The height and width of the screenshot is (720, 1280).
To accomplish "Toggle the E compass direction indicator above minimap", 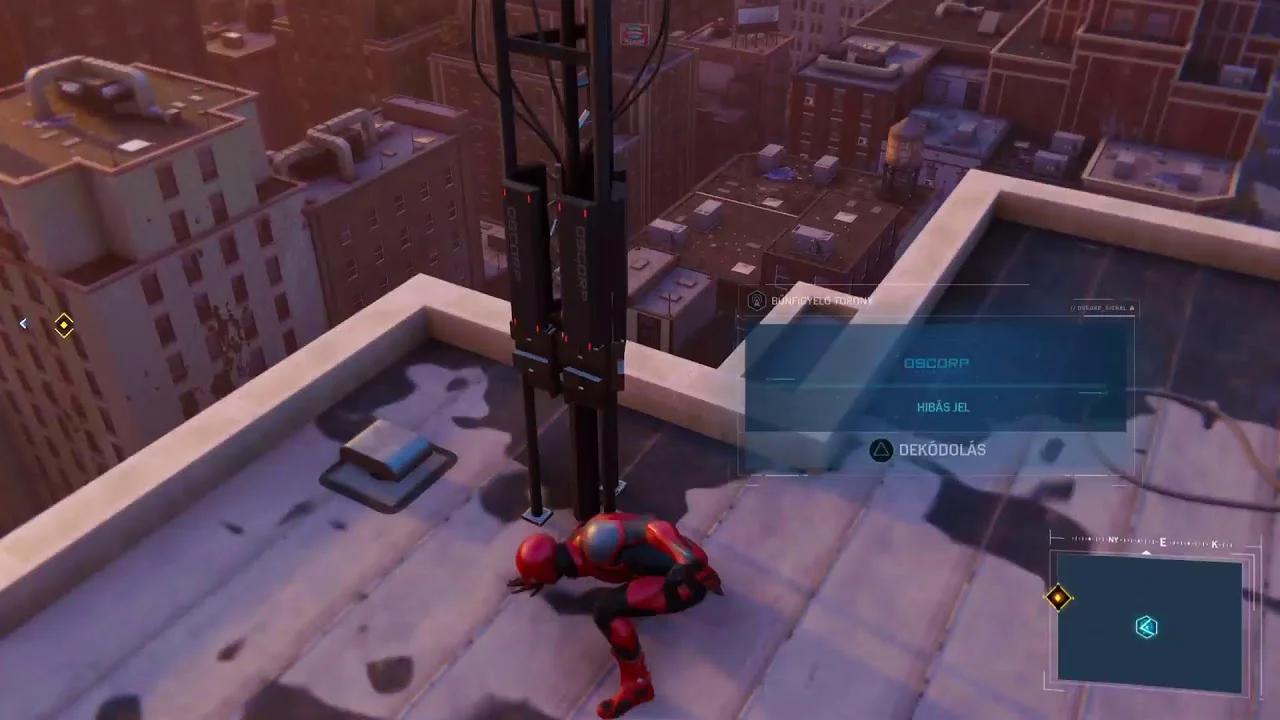I will pos(1163,541).
